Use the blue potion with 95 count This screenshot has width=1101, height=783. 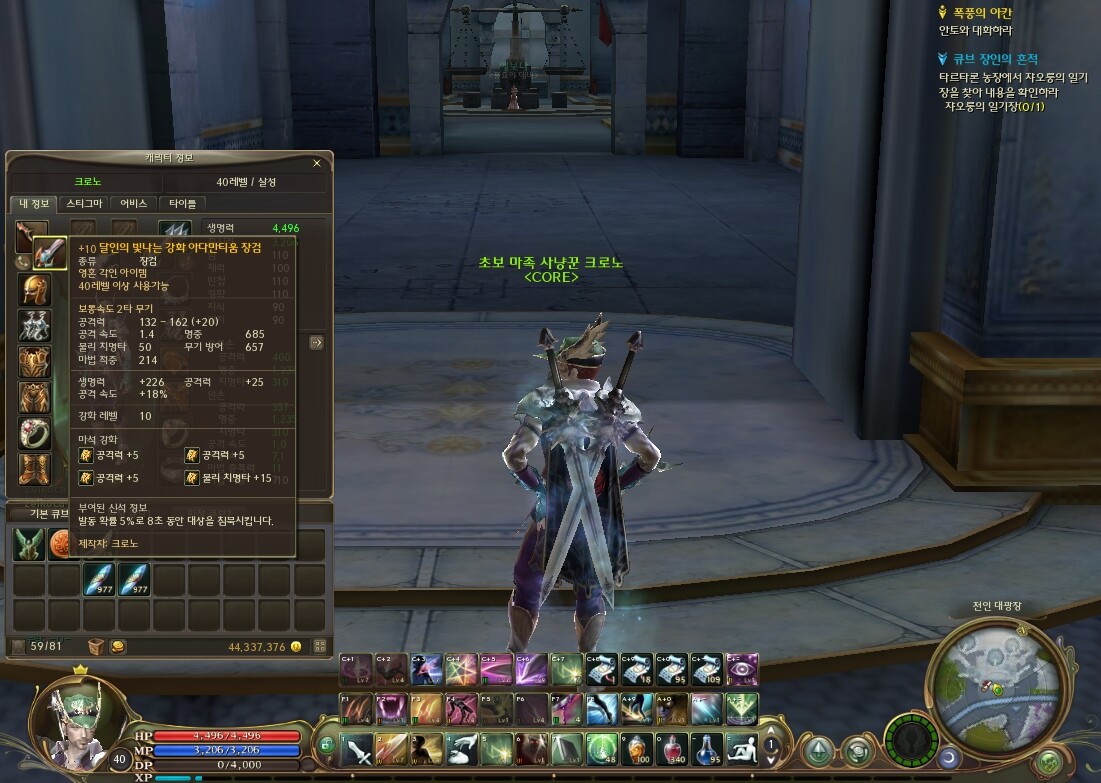(708, 748)
